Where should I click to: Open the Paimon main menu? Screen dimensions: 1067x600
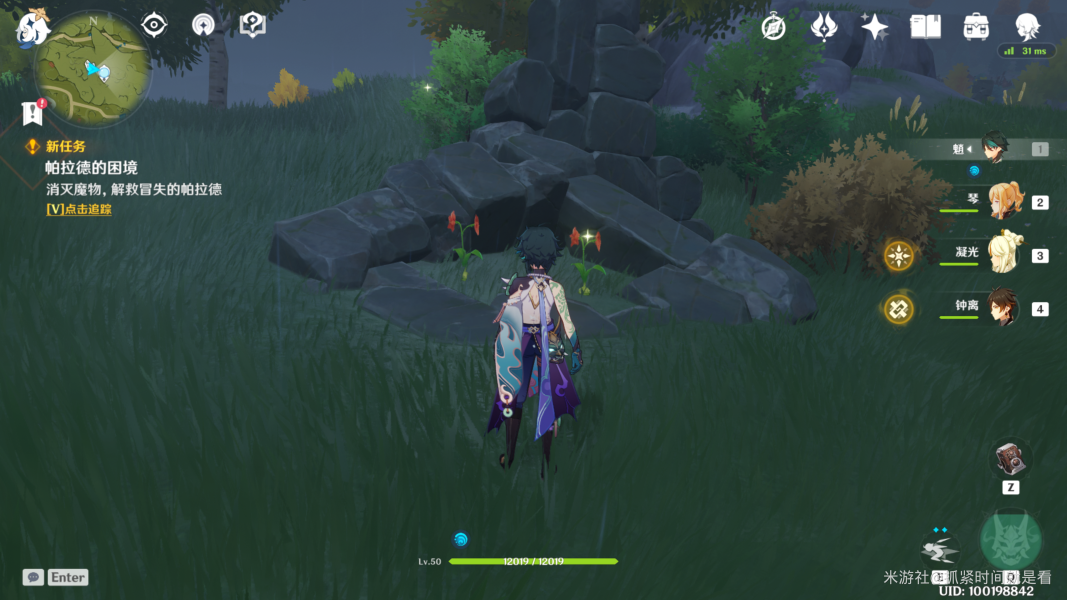34,26
